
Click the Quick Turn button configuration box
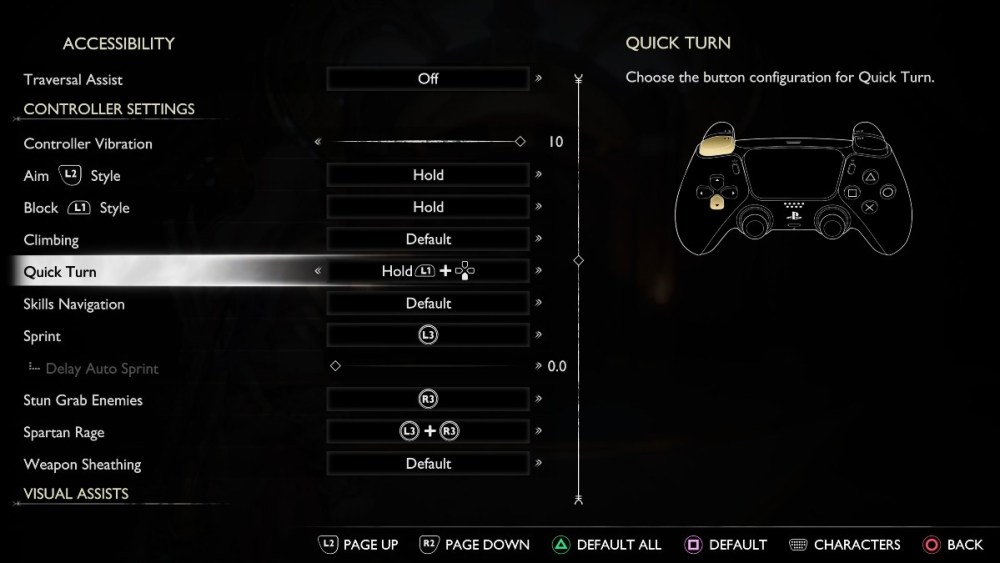click(427, 271)
